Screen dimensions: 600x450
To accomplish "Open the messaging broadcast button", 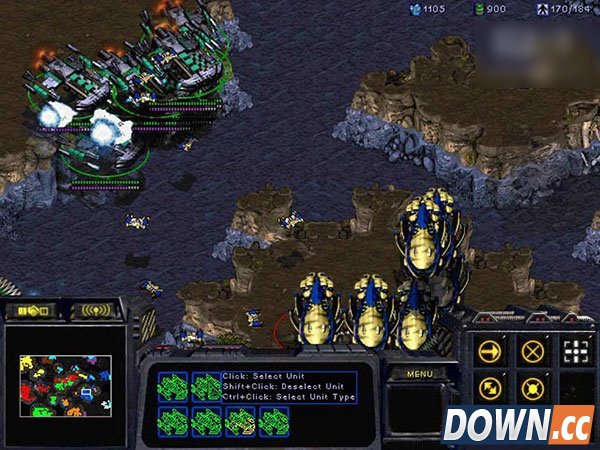I will (x=96, y=311).
